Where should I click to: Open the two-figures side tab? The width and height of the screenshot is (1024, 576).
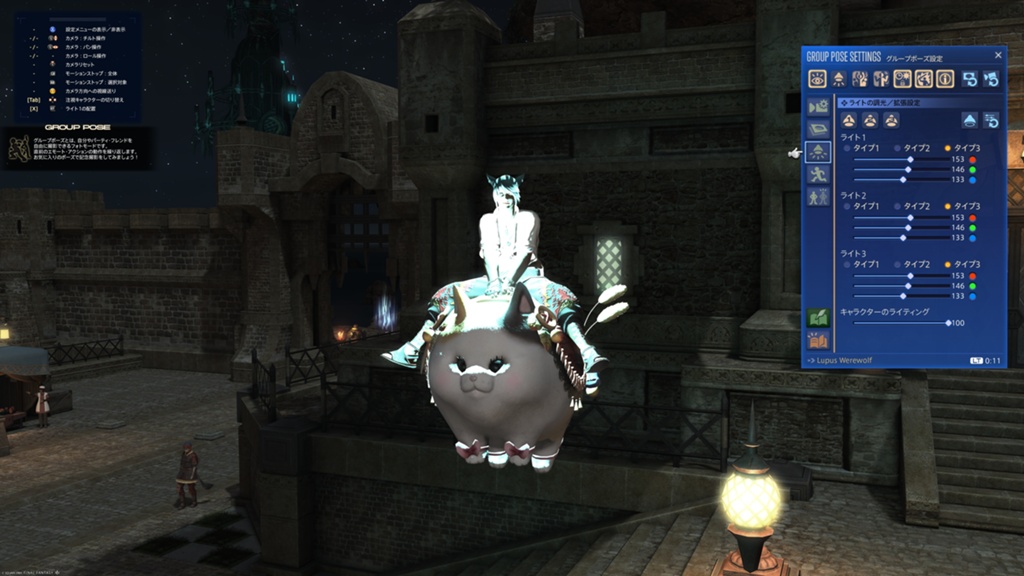tap(818, 197)
